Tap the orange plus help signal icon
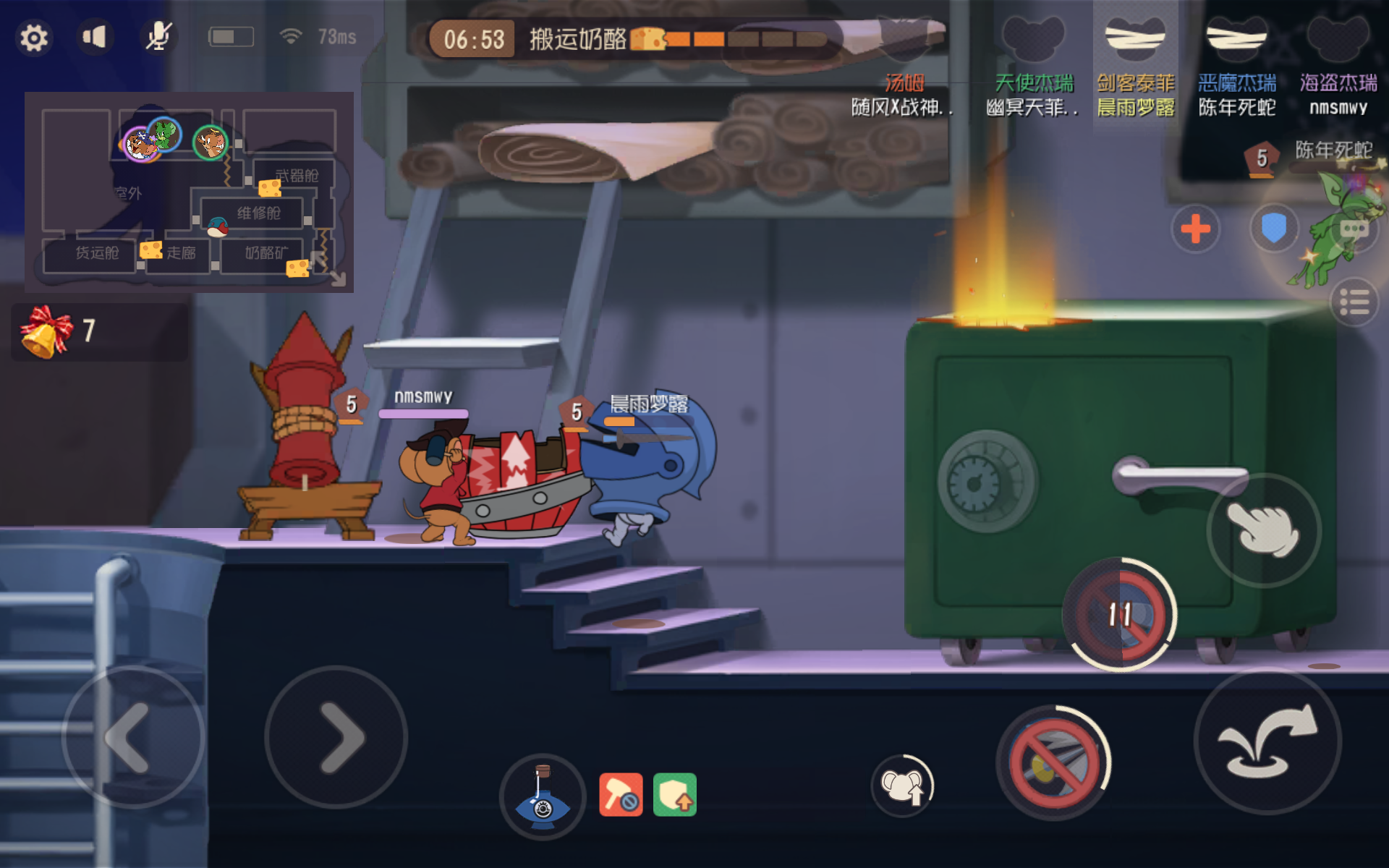Image resolution: width=1389 pixels, height=868 pixels. click(1195, 229)
